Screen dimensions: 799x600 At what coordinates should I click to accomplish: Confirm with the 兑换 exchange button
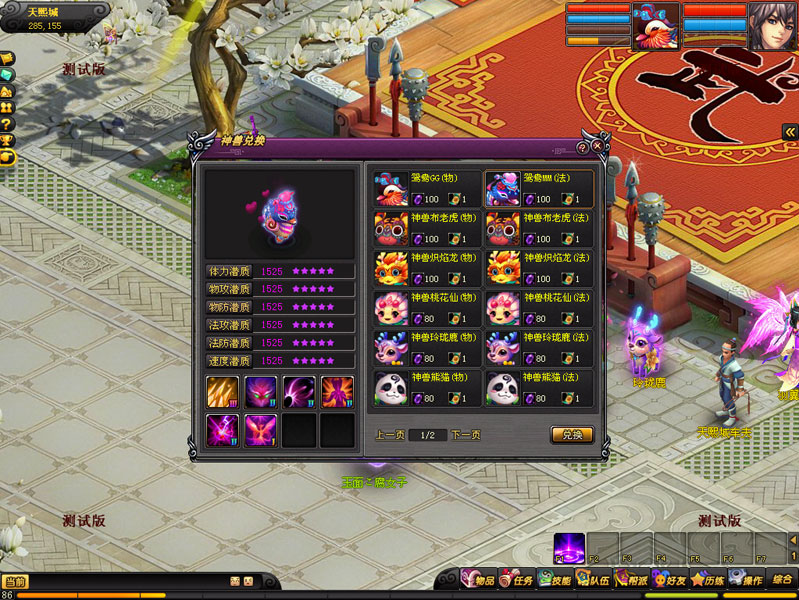click(571, 435)
